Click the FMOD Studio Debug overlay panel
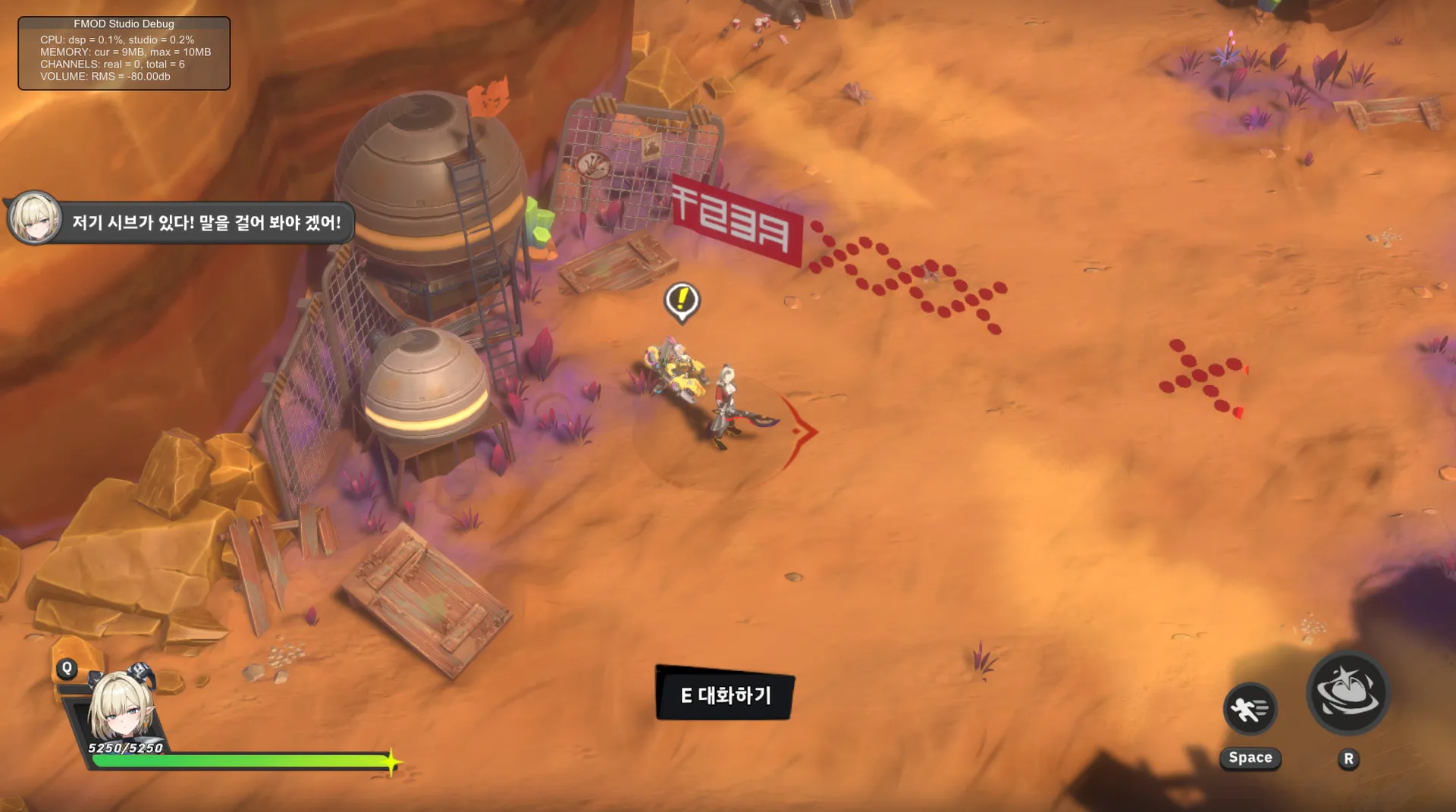Image resolution: width=1456 pixels, height=812 pixels. pos(124,53)
